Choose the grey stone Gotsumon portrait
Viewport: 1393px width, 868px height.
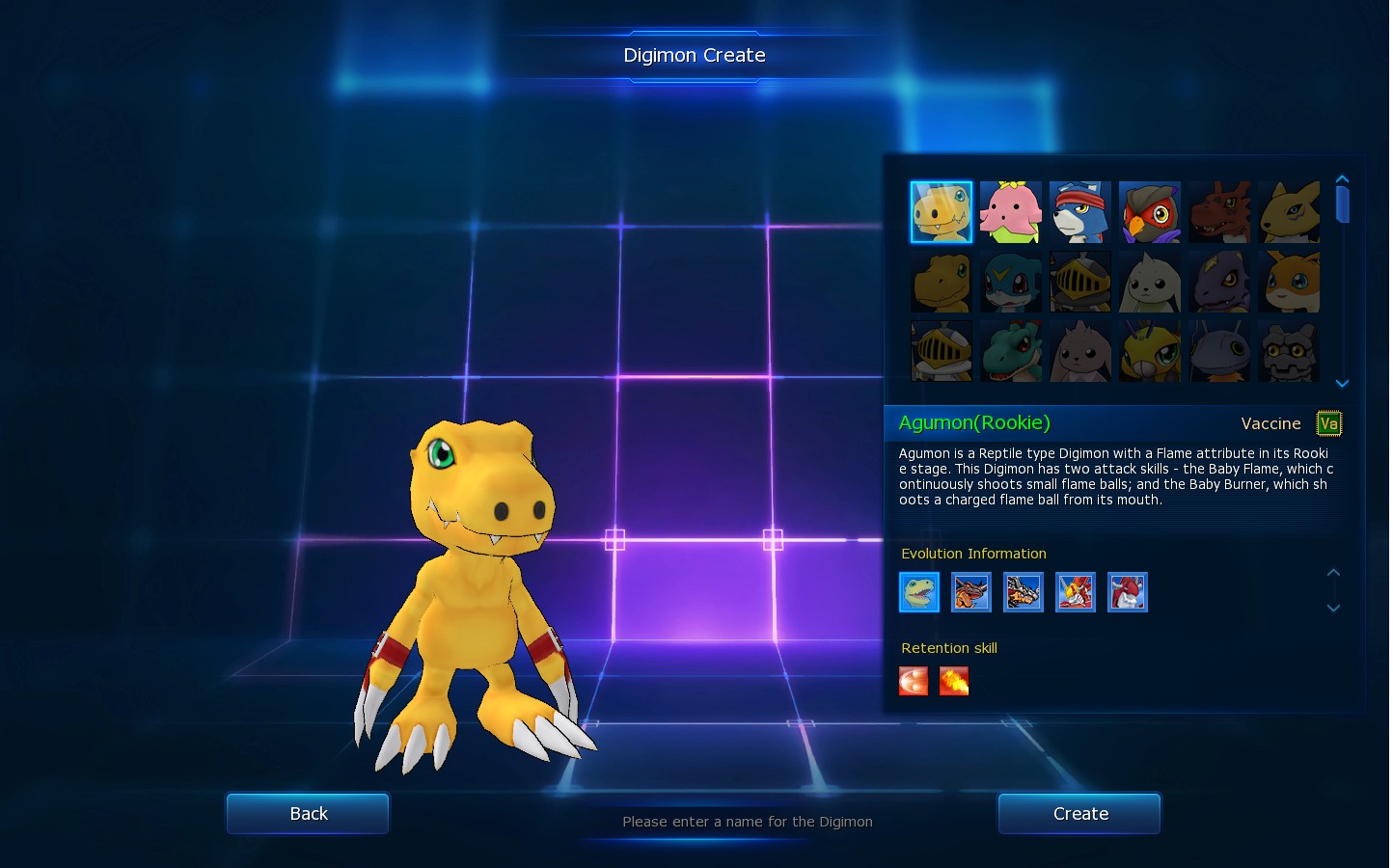point(1288,351)
